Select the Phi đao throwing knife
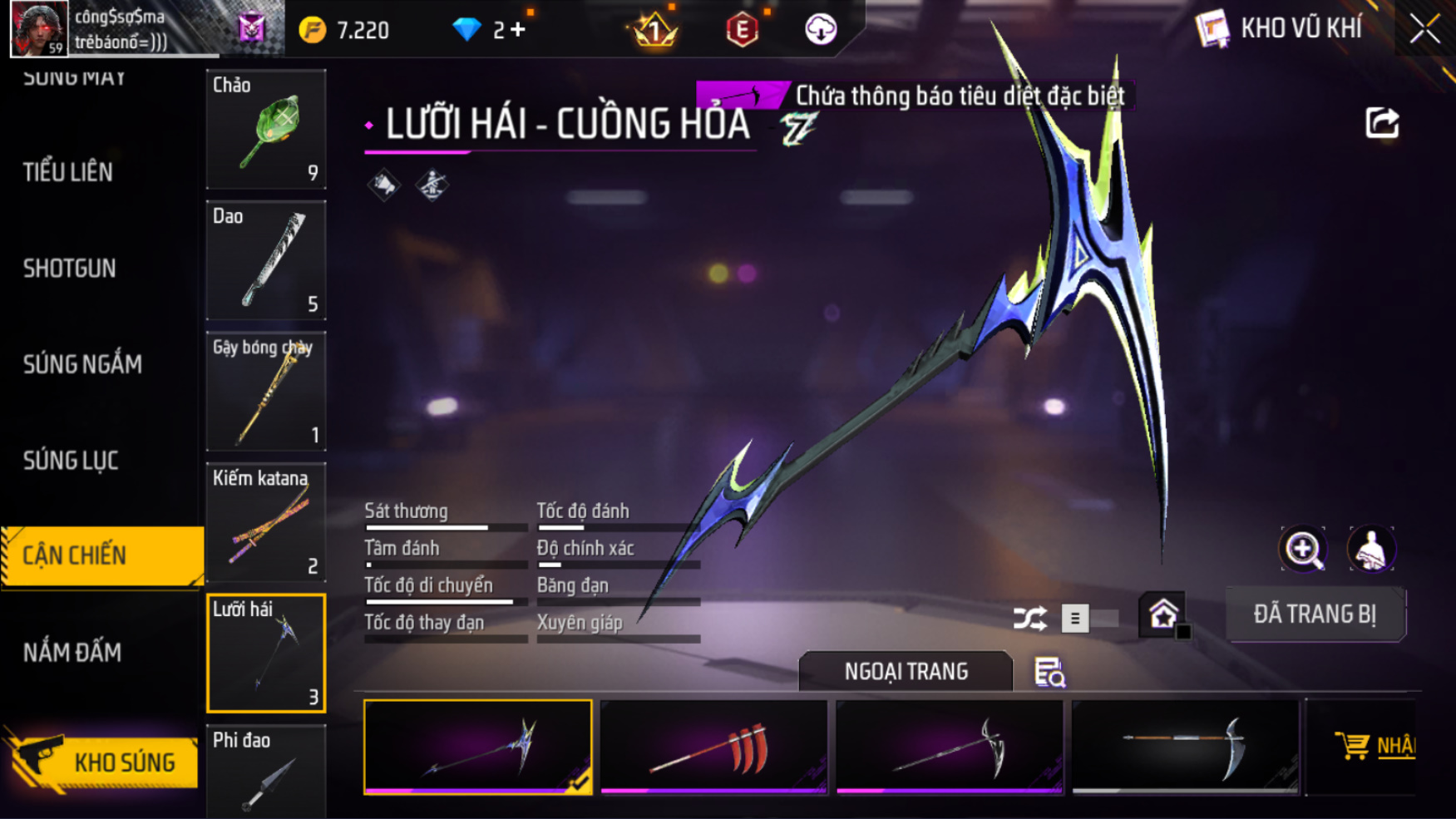Viewport: 1456px width, 819px height. (266, 772)
